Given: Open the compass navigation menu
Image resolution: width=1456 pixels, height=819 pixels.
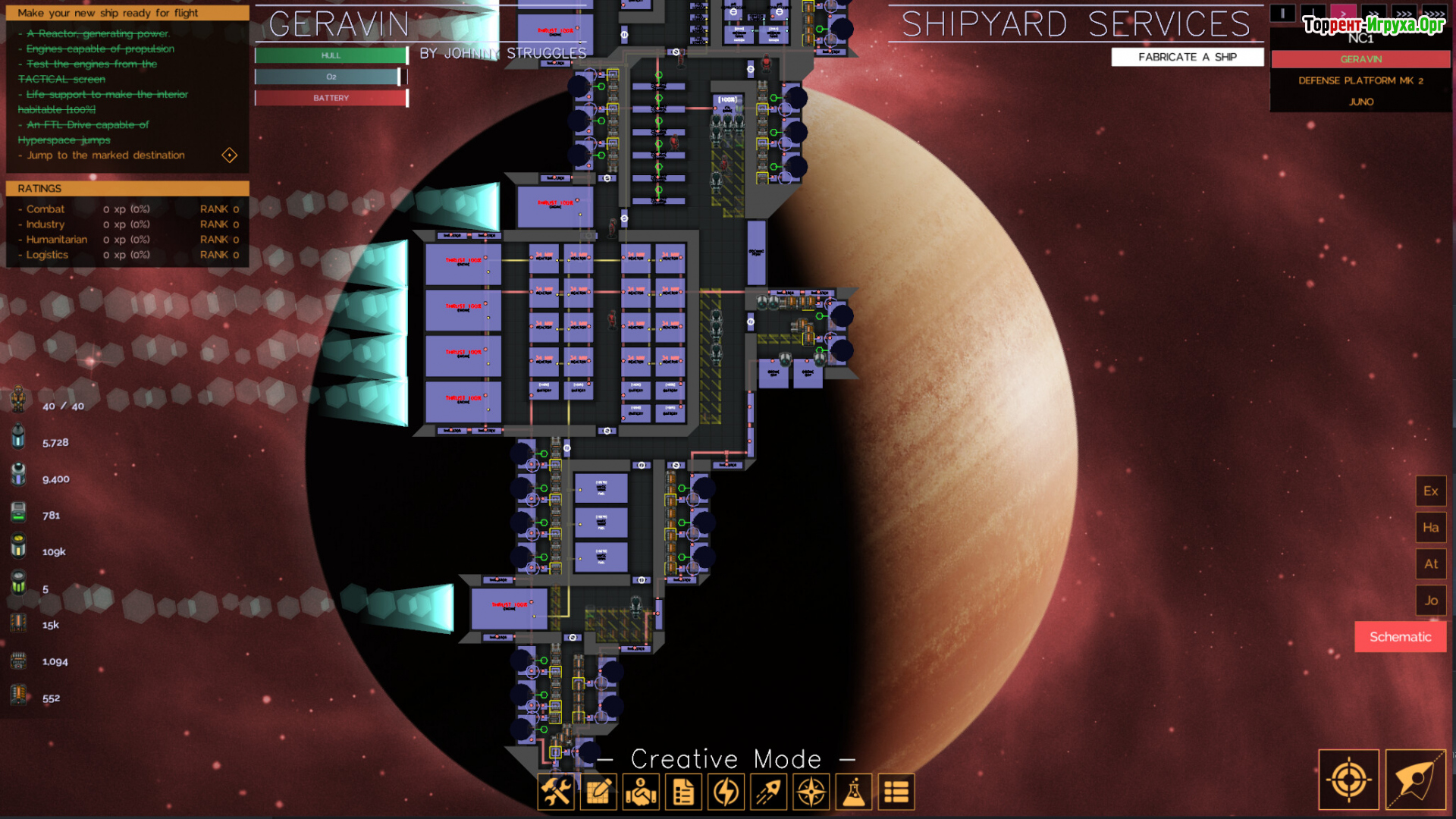Looking at the screenshot, I should 811,792.
